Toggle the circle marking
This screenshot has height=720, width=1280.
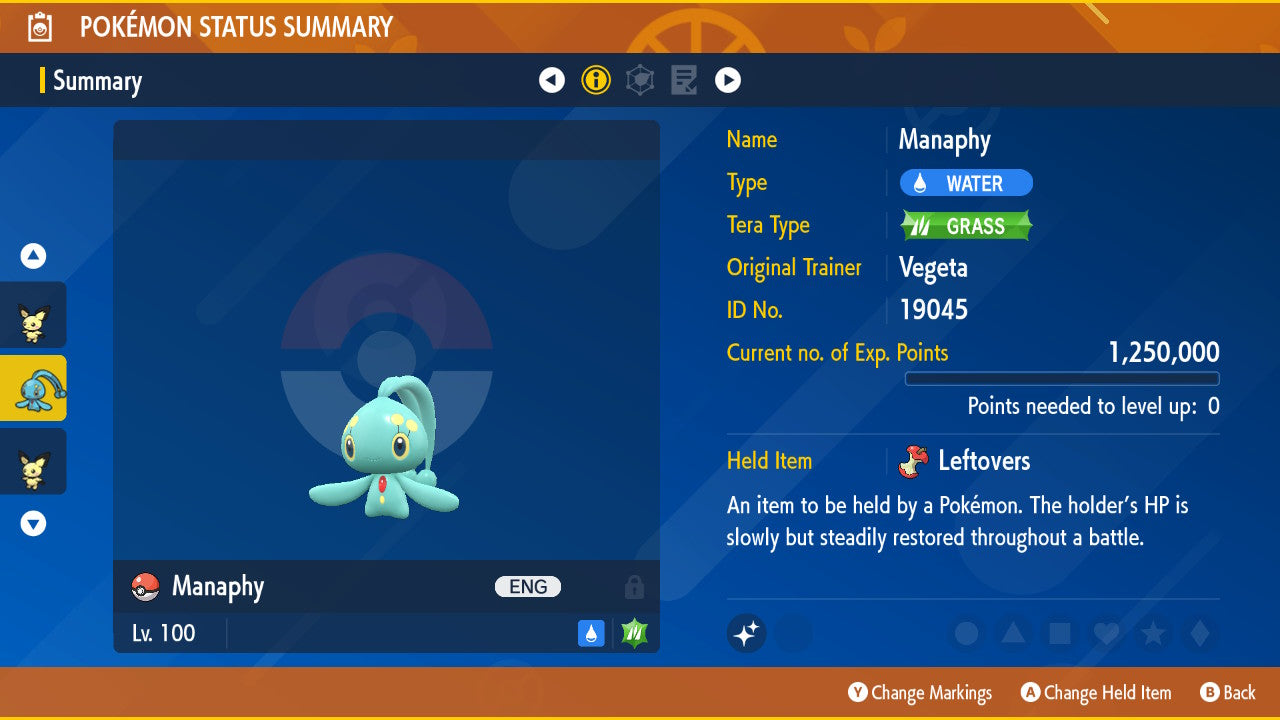pyautogui.click(x=966, y=633)
